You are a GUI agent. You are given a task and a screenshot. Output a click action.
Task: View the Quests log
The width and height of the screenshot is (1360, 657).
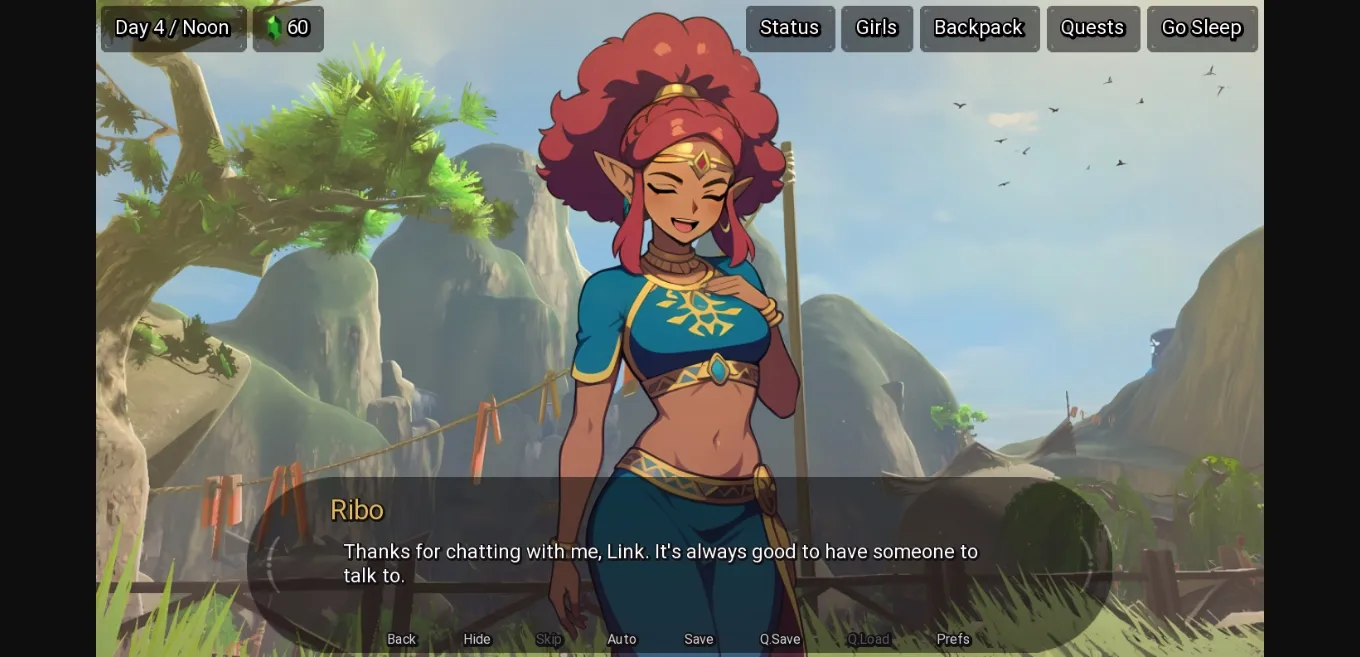[x=1092, y=28]
